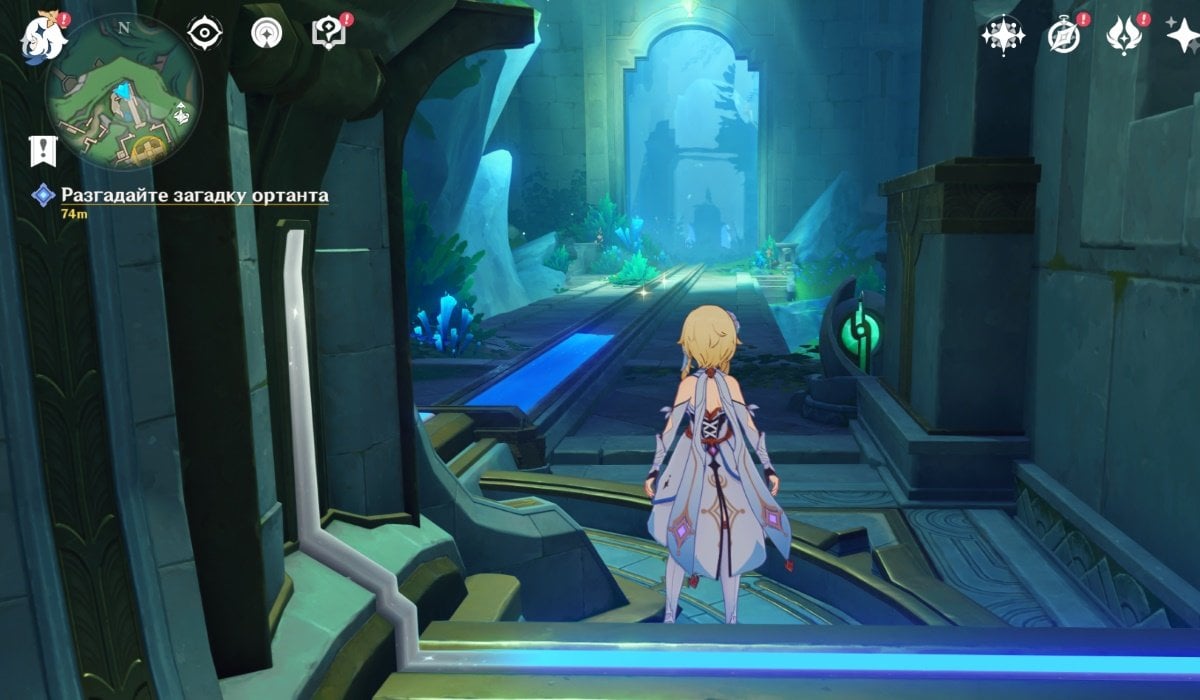Viewport: 1200px width, 700px height.
Task: Select the tracked quest "Разгадайте загадку ортанта"
Action: click(194, 196)
